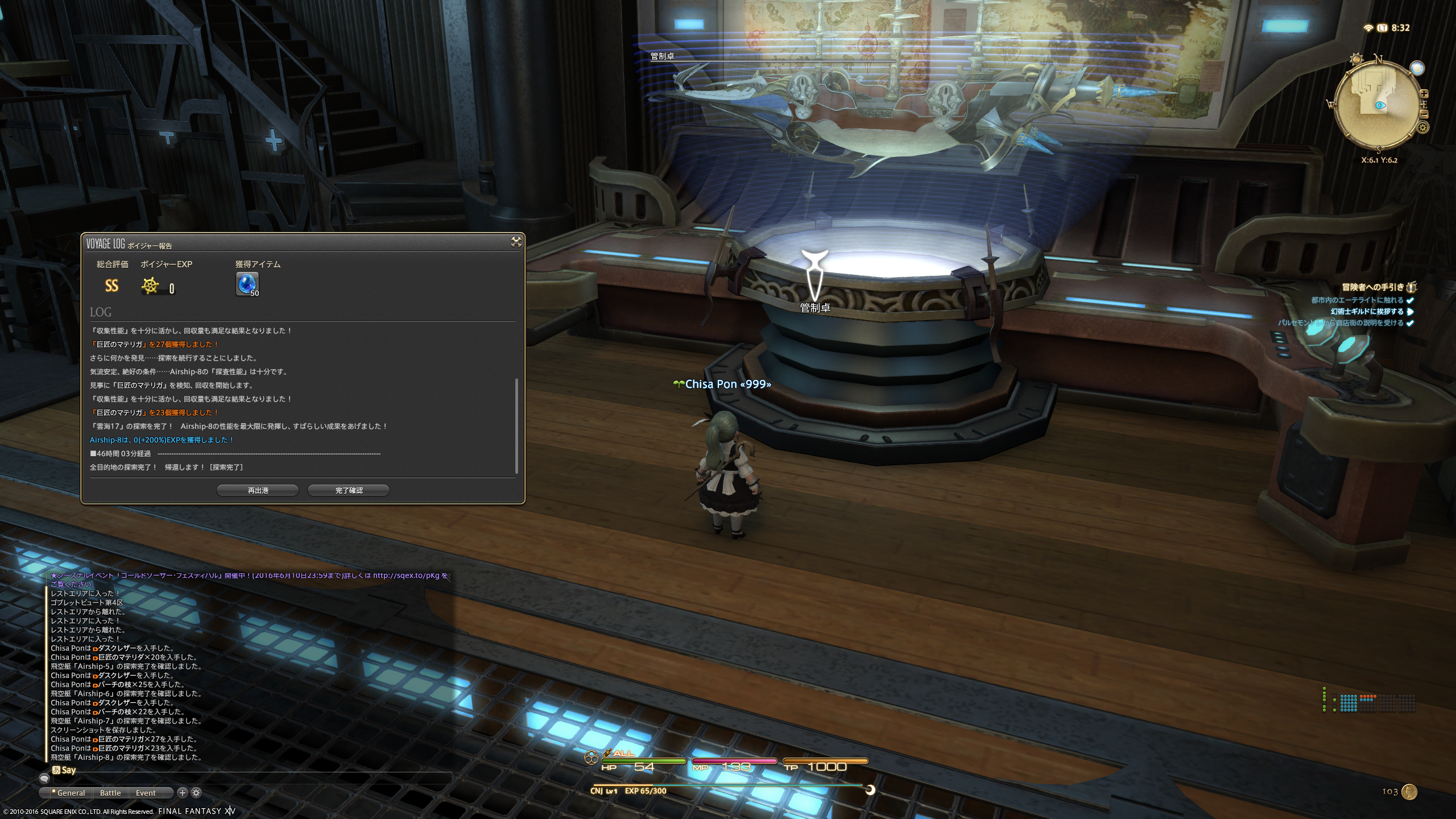
Task: Select the 幻術士ギルドに挨拶する objective
Action: (1367, 312)
